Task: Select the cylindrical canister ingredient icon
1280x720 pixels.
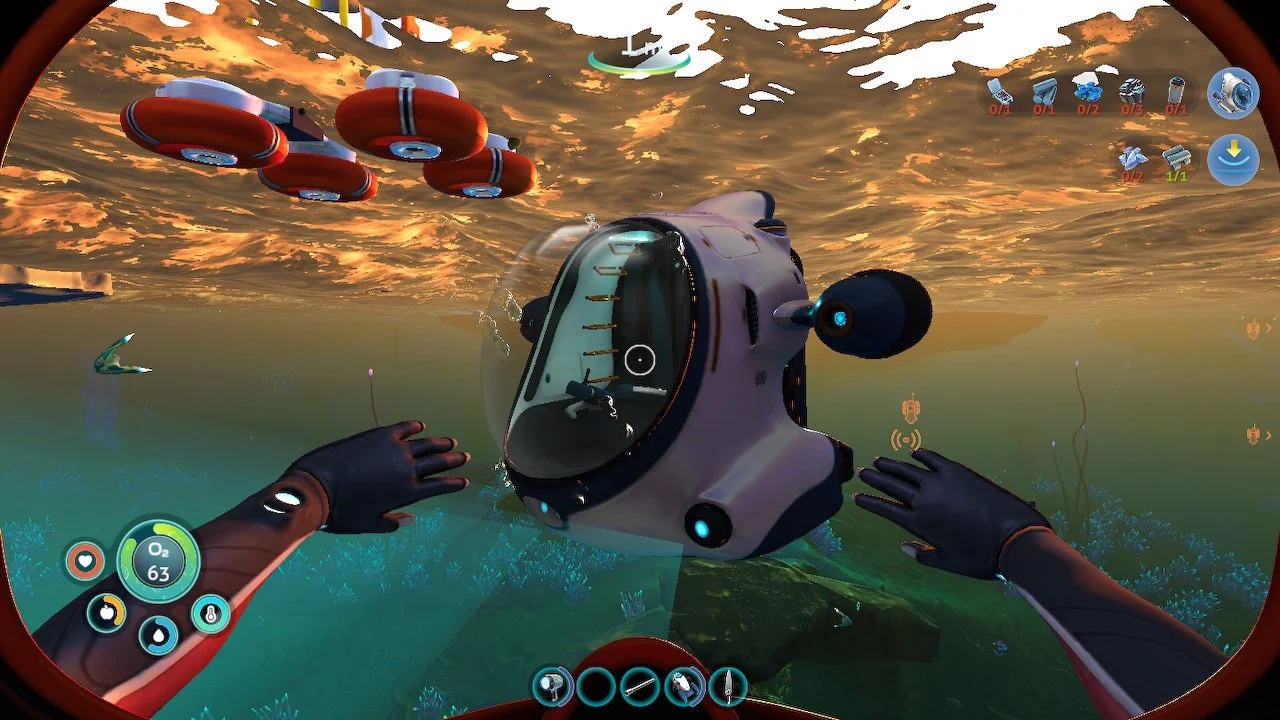Action: click(x=1176, y=94)
